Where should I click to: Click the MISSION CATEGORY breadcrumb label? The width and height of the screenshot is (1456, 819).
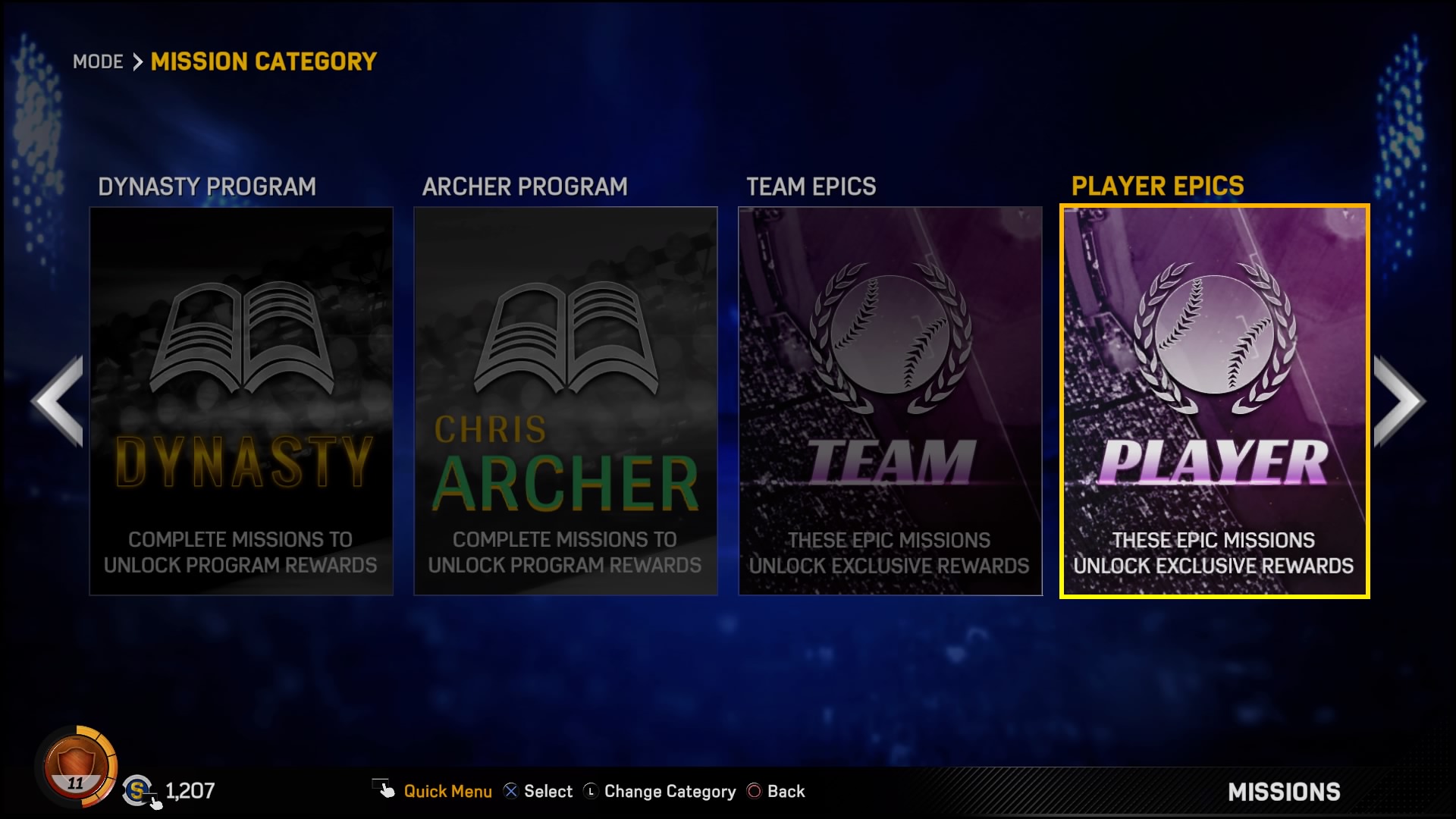tap(263, 61)
